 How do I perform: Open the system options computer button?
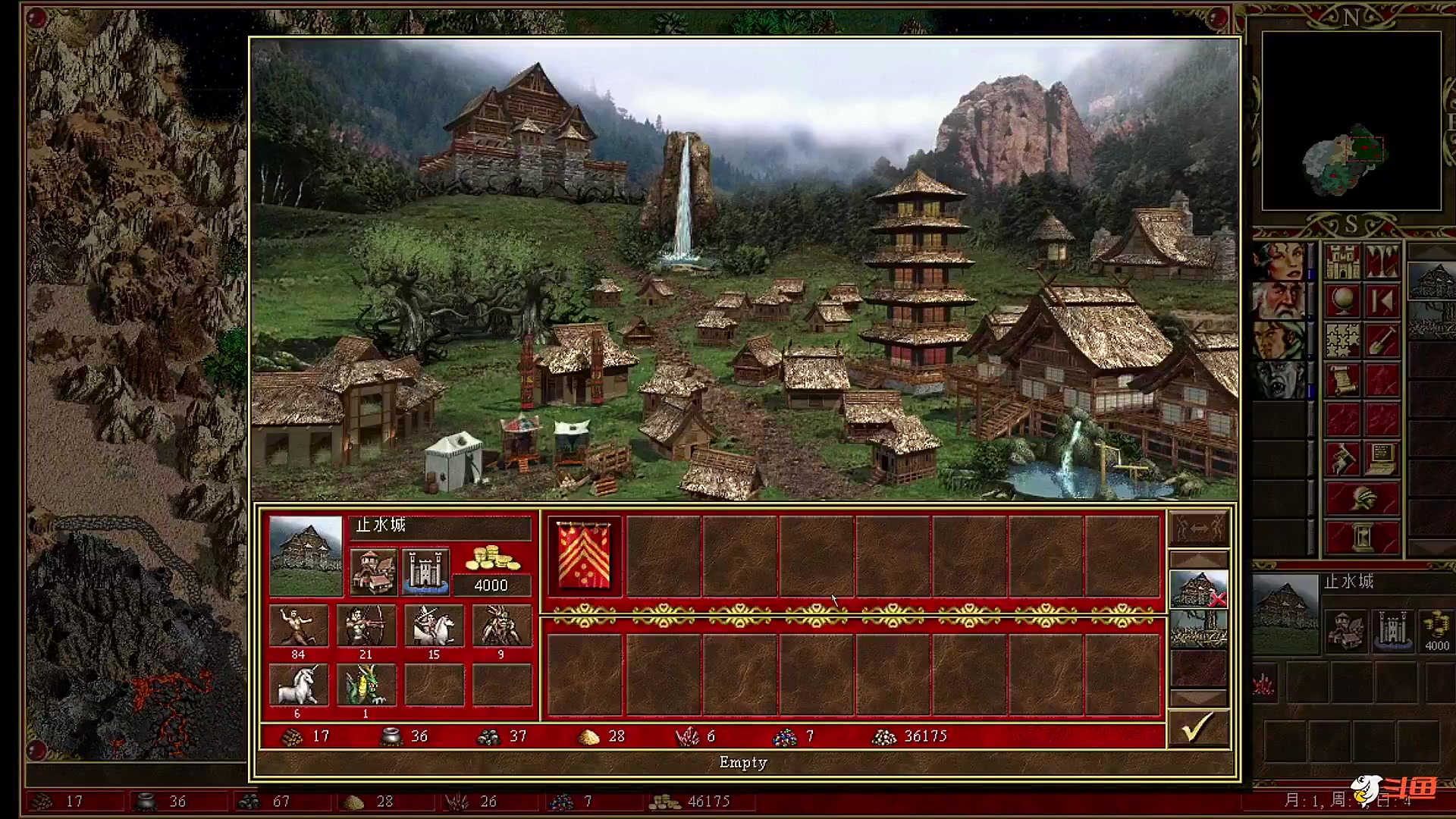point(1382,459)
